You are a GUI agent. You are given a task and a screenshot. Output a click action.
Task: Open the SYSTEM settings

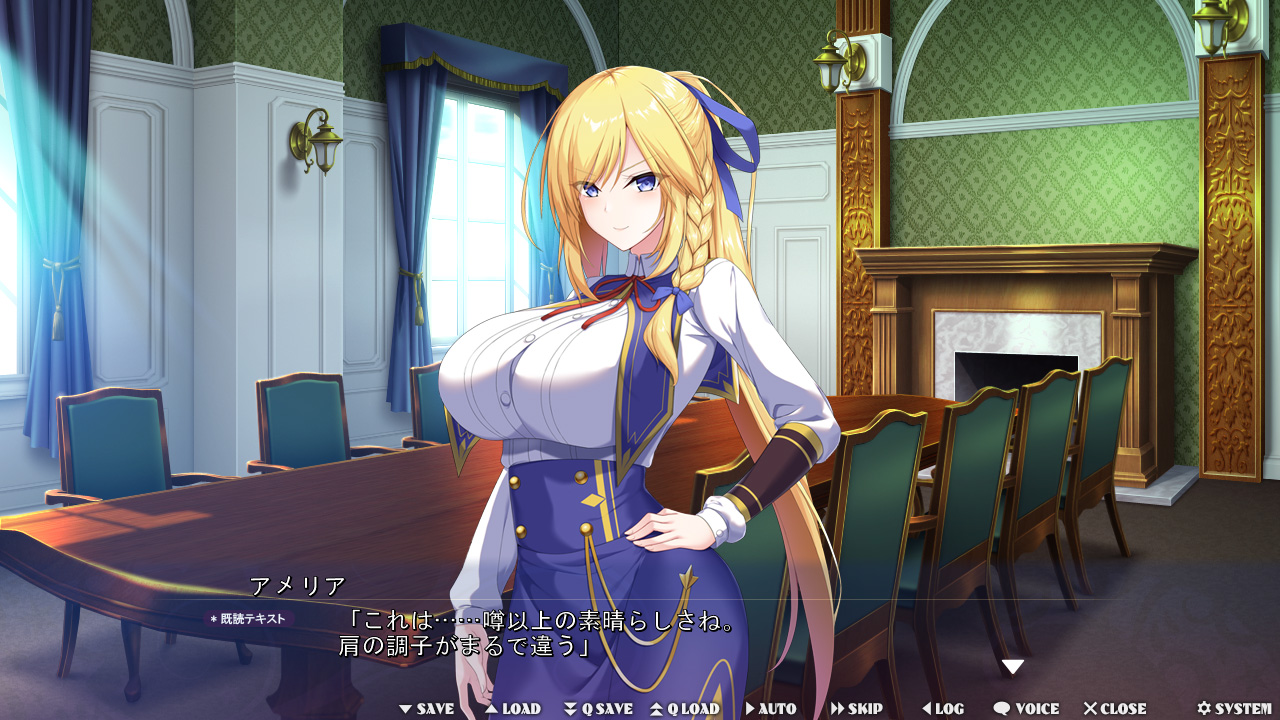[x=1234, y=709]
